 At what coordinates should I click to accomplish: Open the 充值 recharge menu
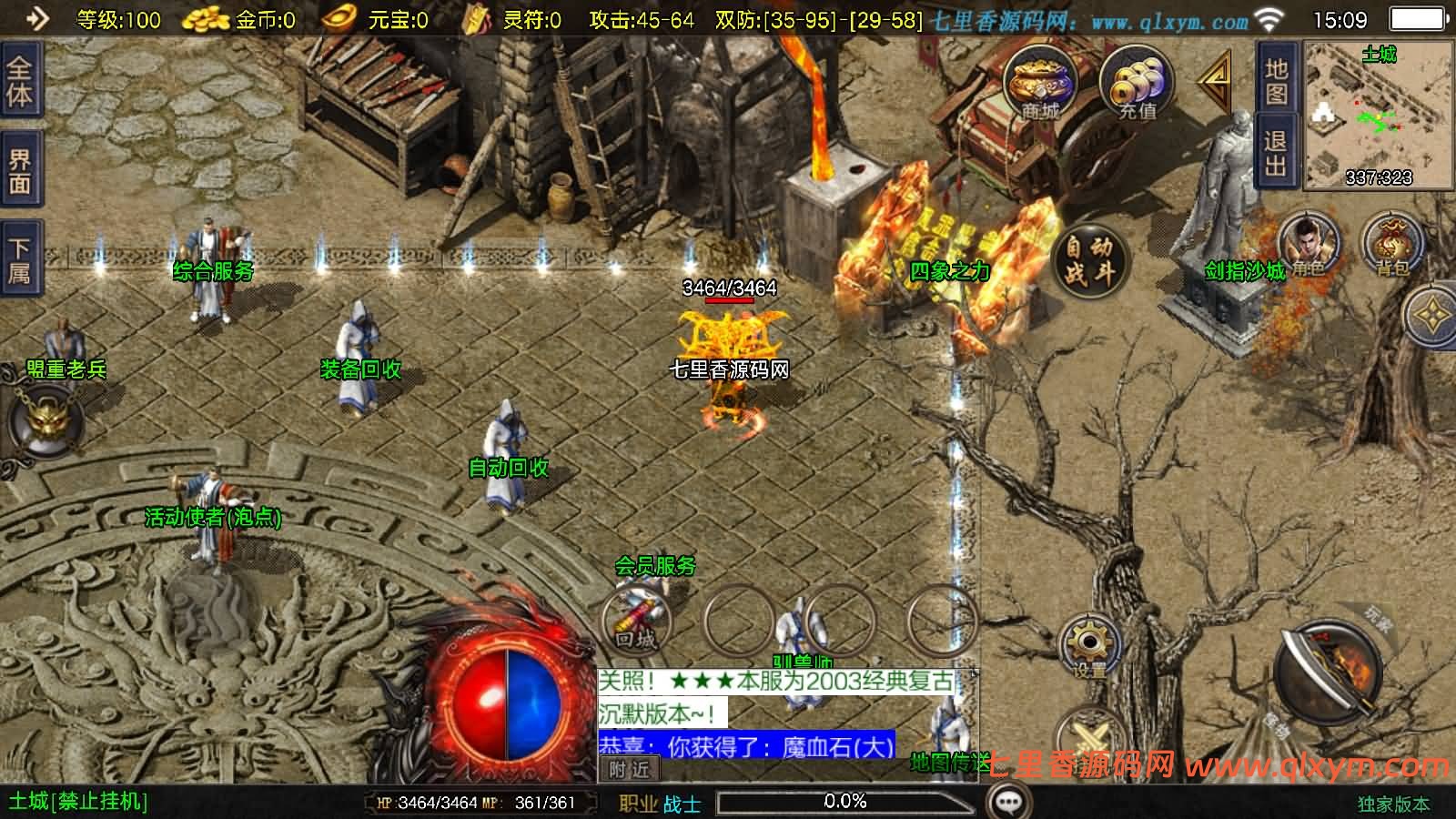pos(1137,84)
